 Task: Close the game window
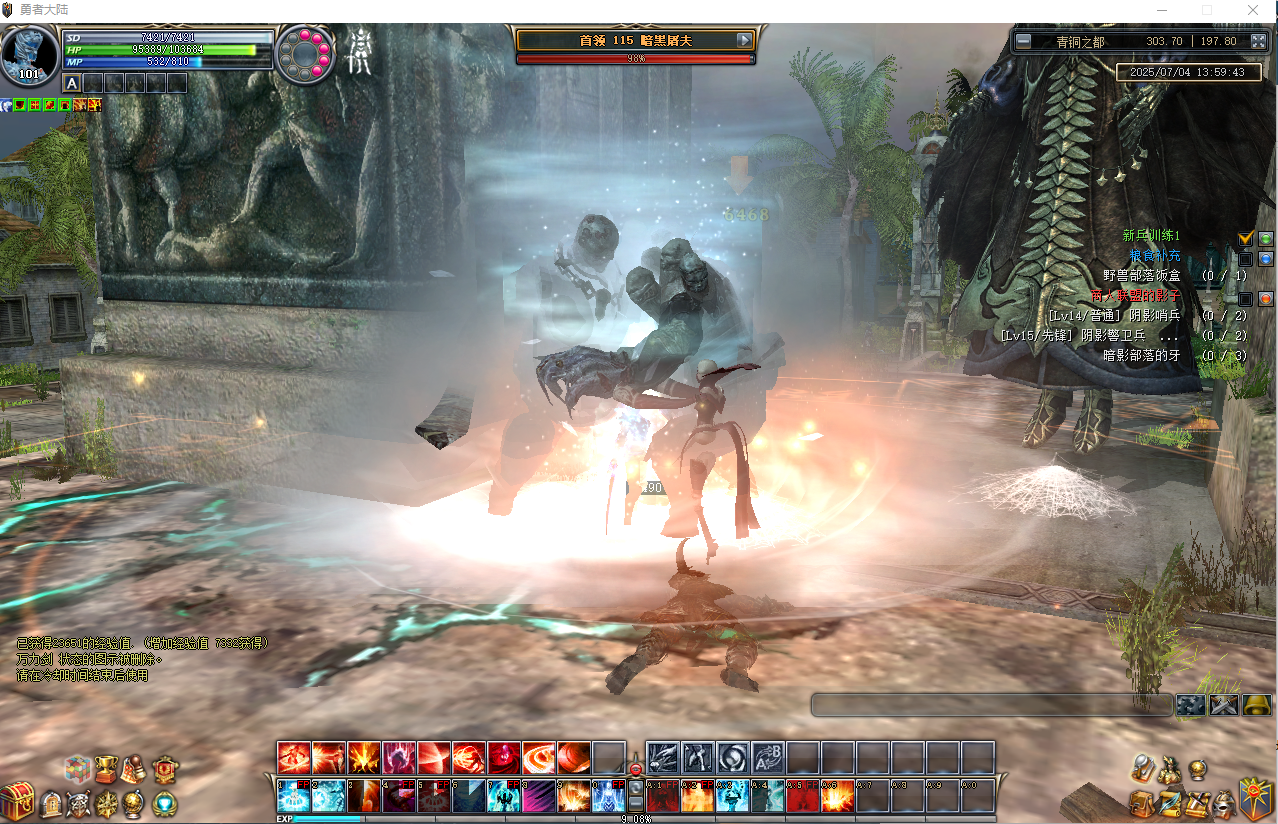click(1253, 9)
